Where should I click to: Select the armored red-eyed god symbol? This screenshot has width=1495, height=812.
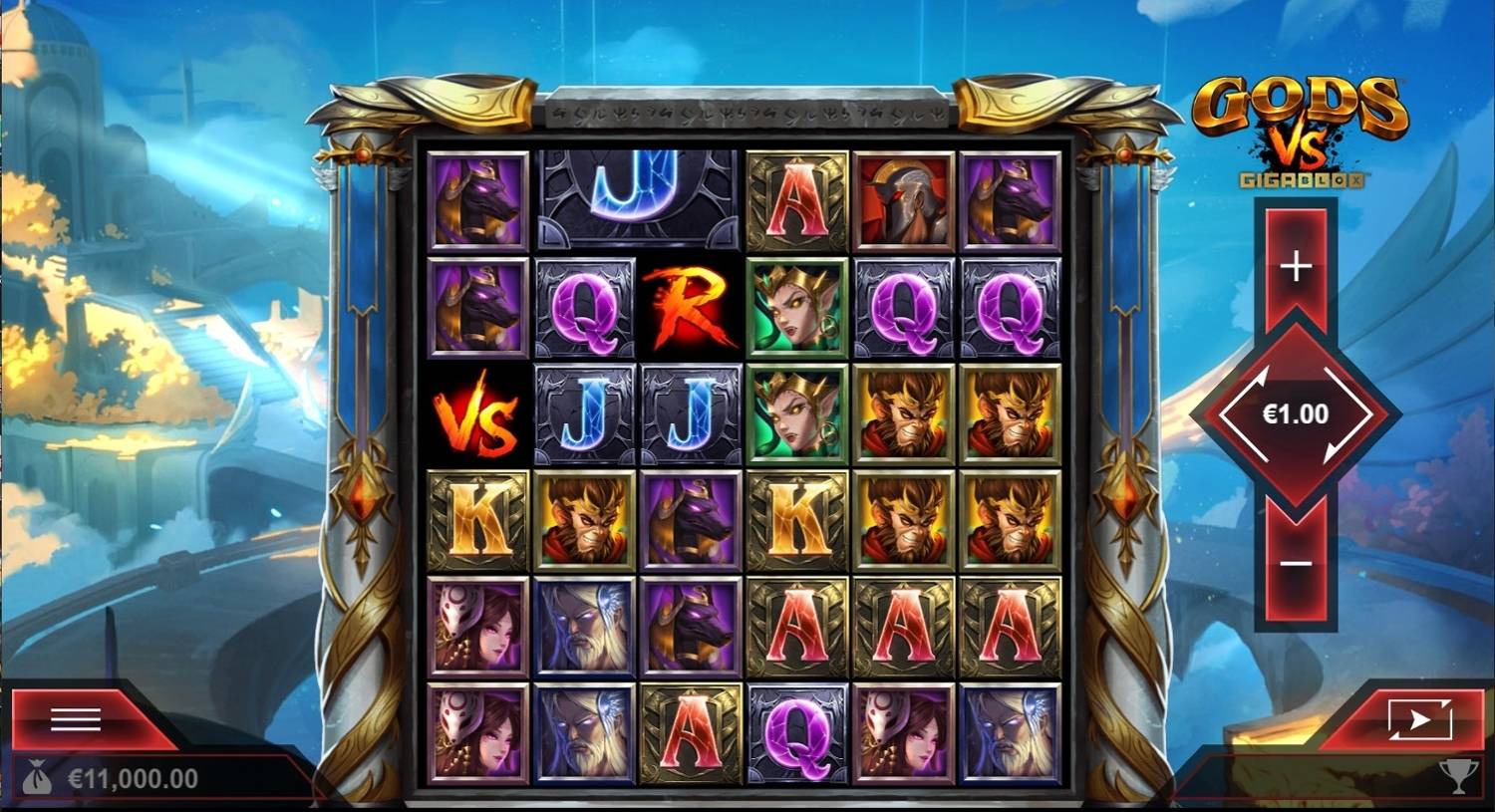[903, 198]
